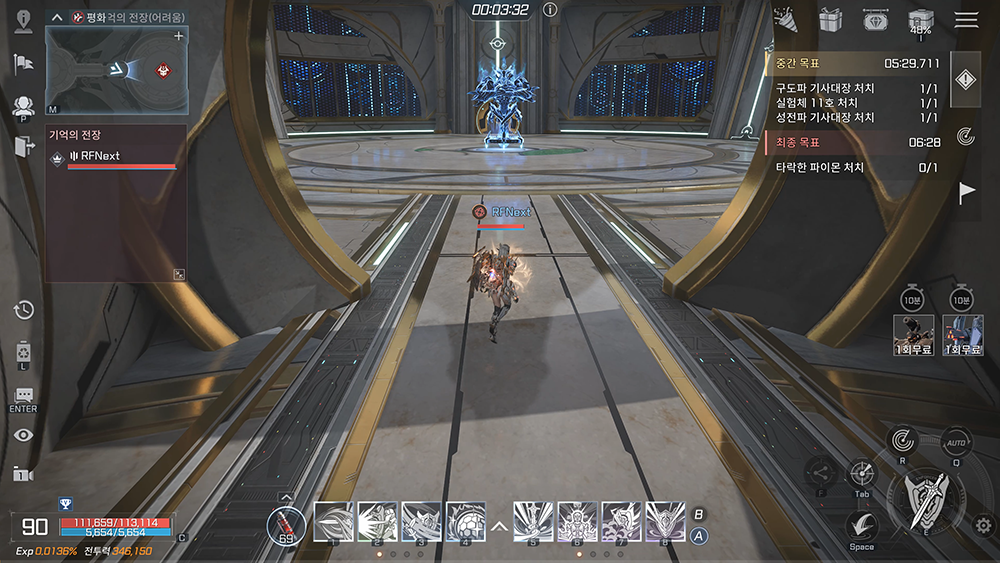Image resolution: width=1000 pixels, height=563 pixels.
Task: Toggle the eye visibility icon
Action: (x=24, y=434)
